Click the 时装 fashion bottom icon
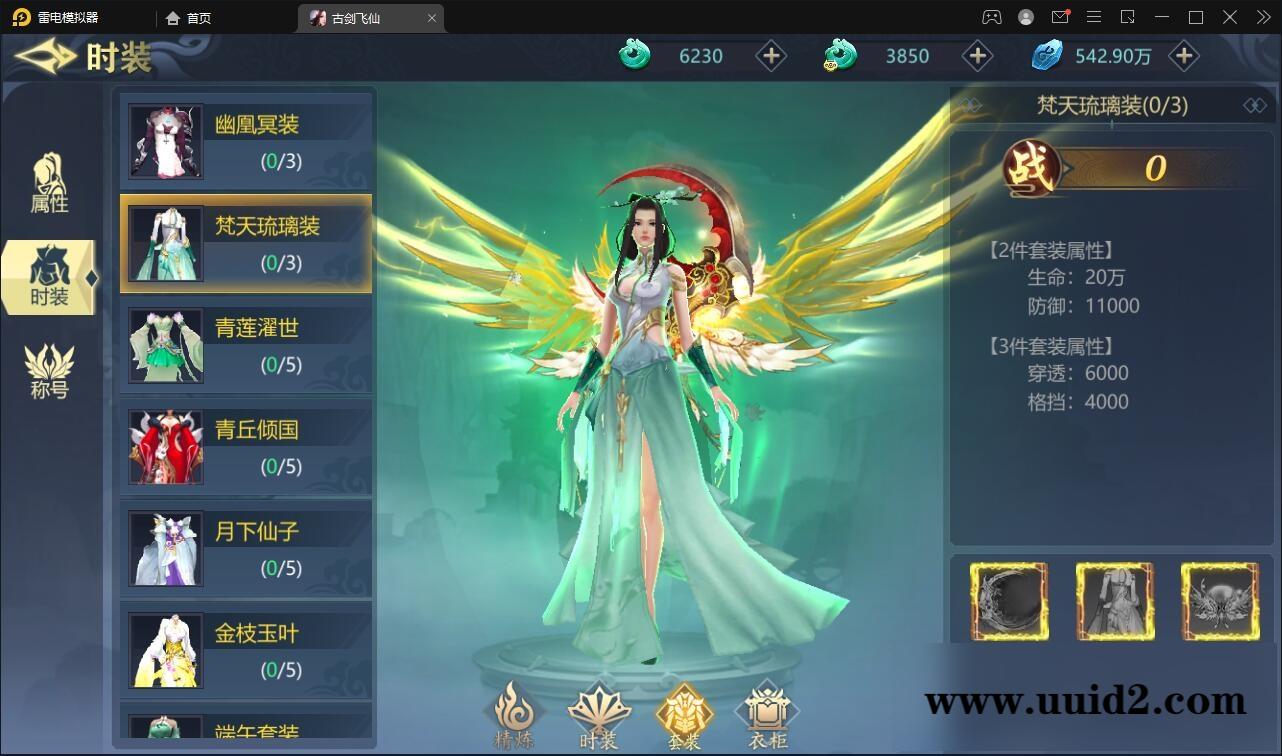1282x756 pixels. (x=599, y=712)
